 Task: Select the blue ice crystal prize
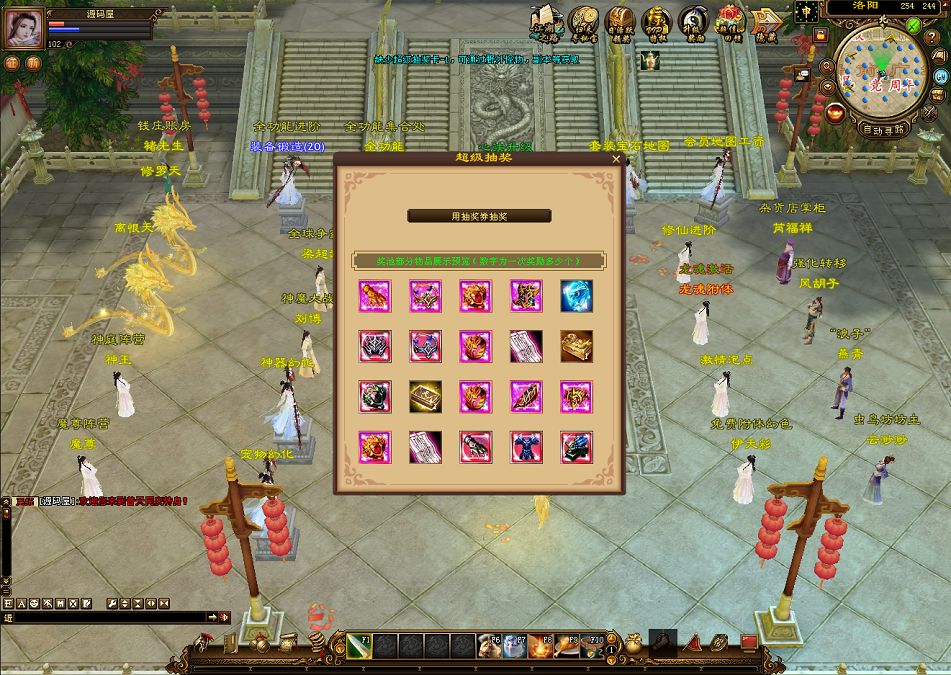576,295
